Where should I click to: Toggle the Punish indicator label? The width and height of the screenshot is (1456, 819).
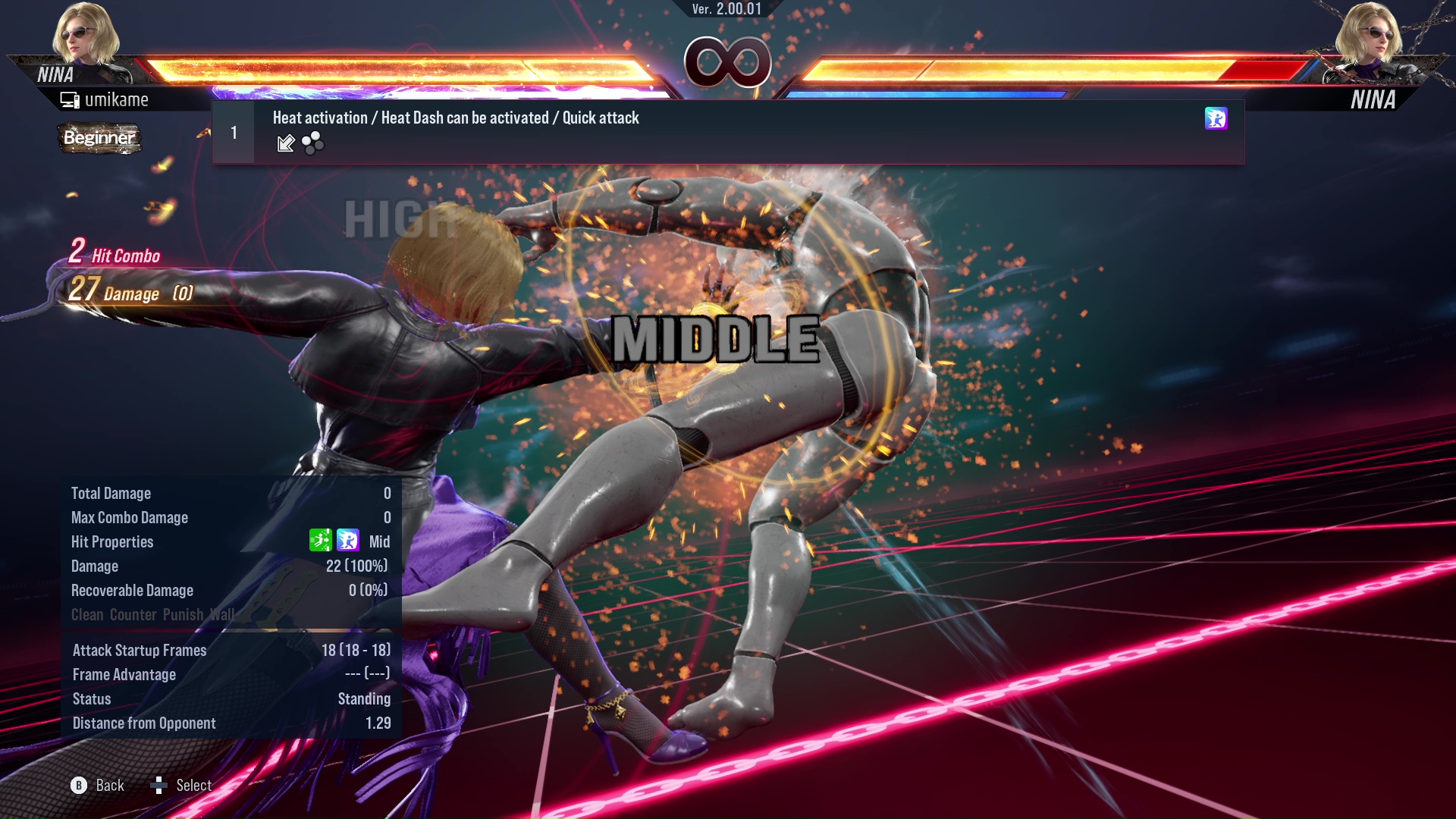tap(184, 615)
